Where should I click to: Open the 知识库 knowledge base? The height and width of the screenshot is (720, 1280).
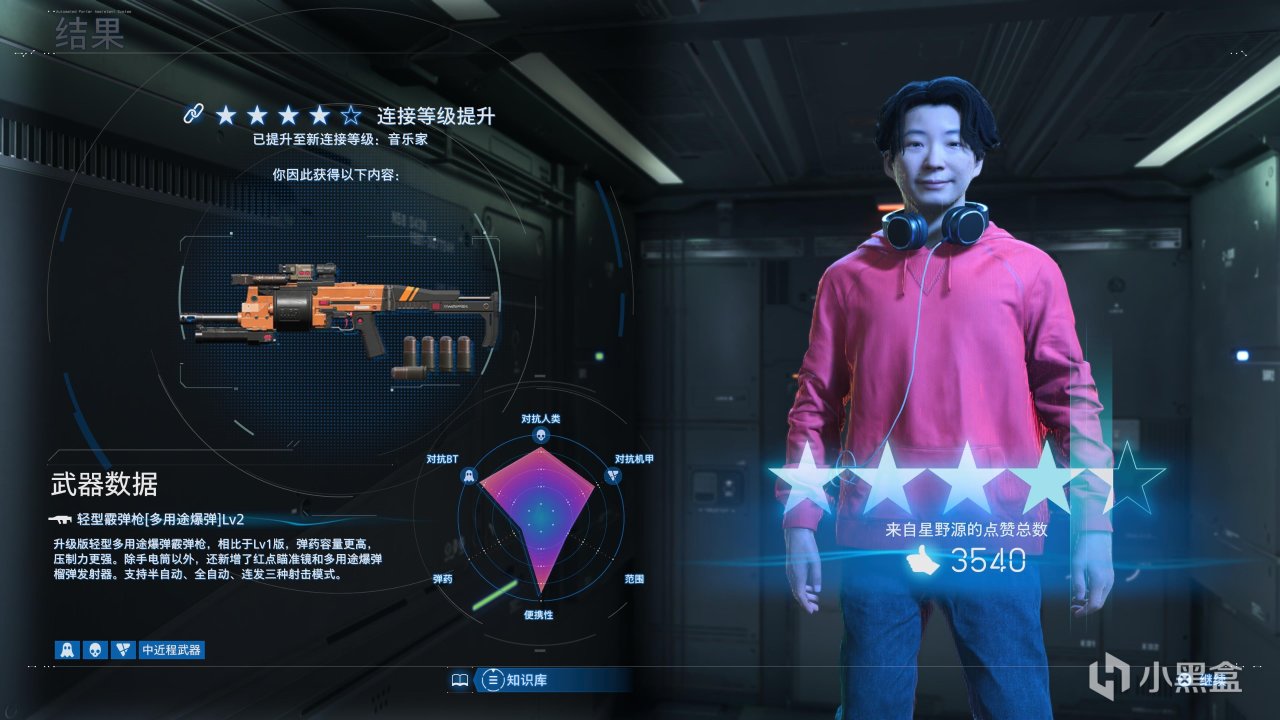pyautogui.click(x=527, y=681)
